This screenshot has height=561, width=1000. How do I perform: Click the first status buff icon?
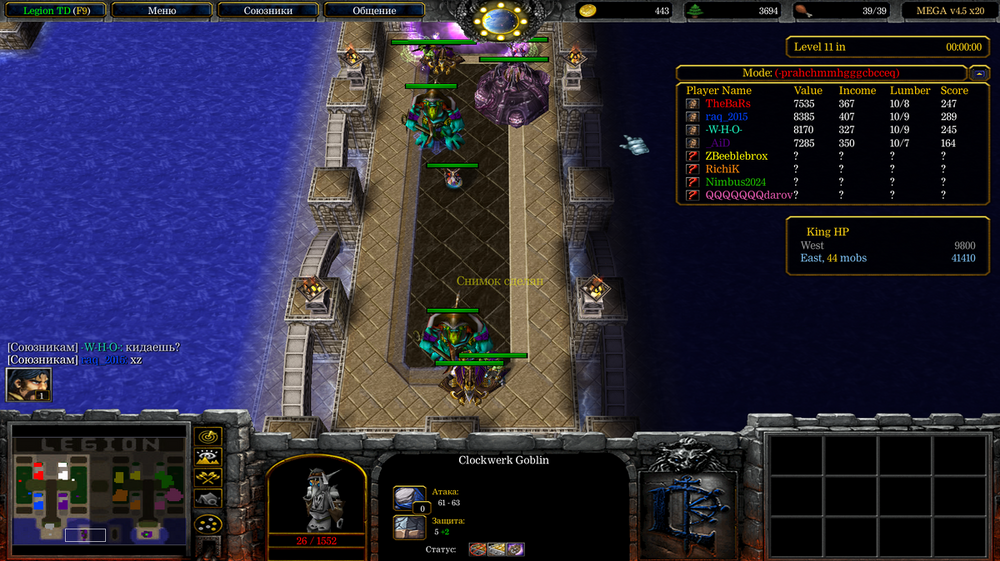coord(477,549)
